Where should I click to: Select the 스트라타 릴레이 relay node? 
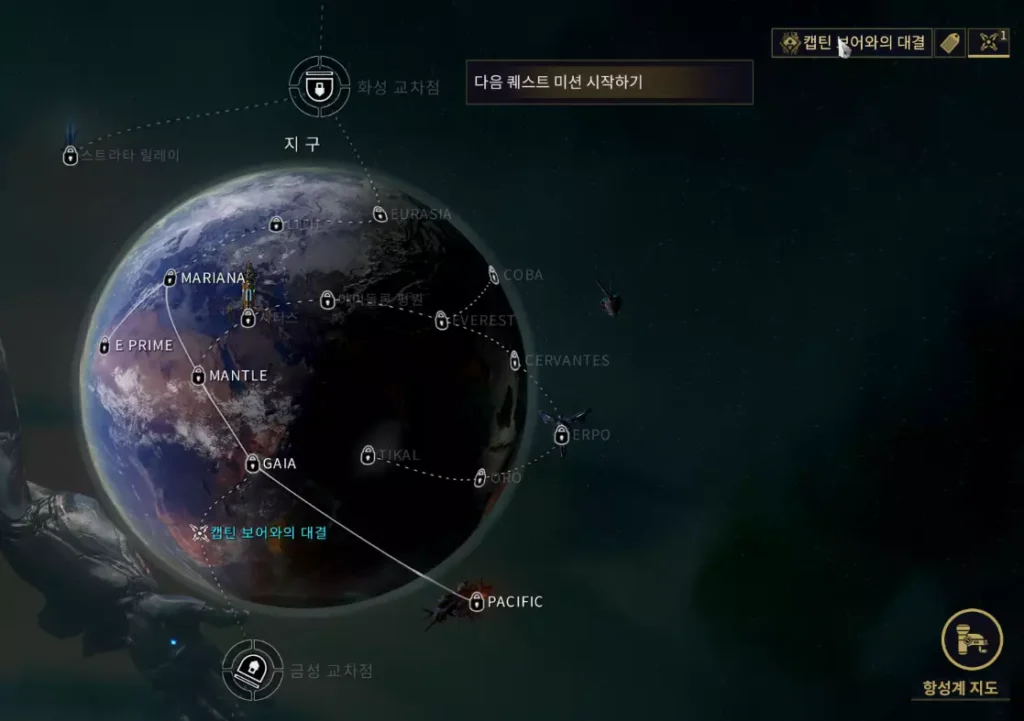click(71, 156)
